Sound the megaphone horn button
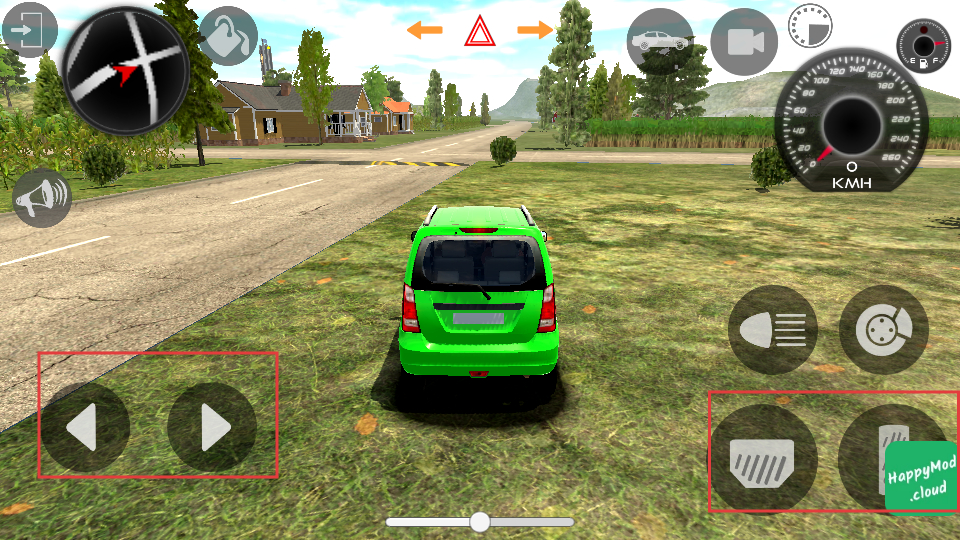Viewport: 960px width, 540px height. (x=41, y=196)
